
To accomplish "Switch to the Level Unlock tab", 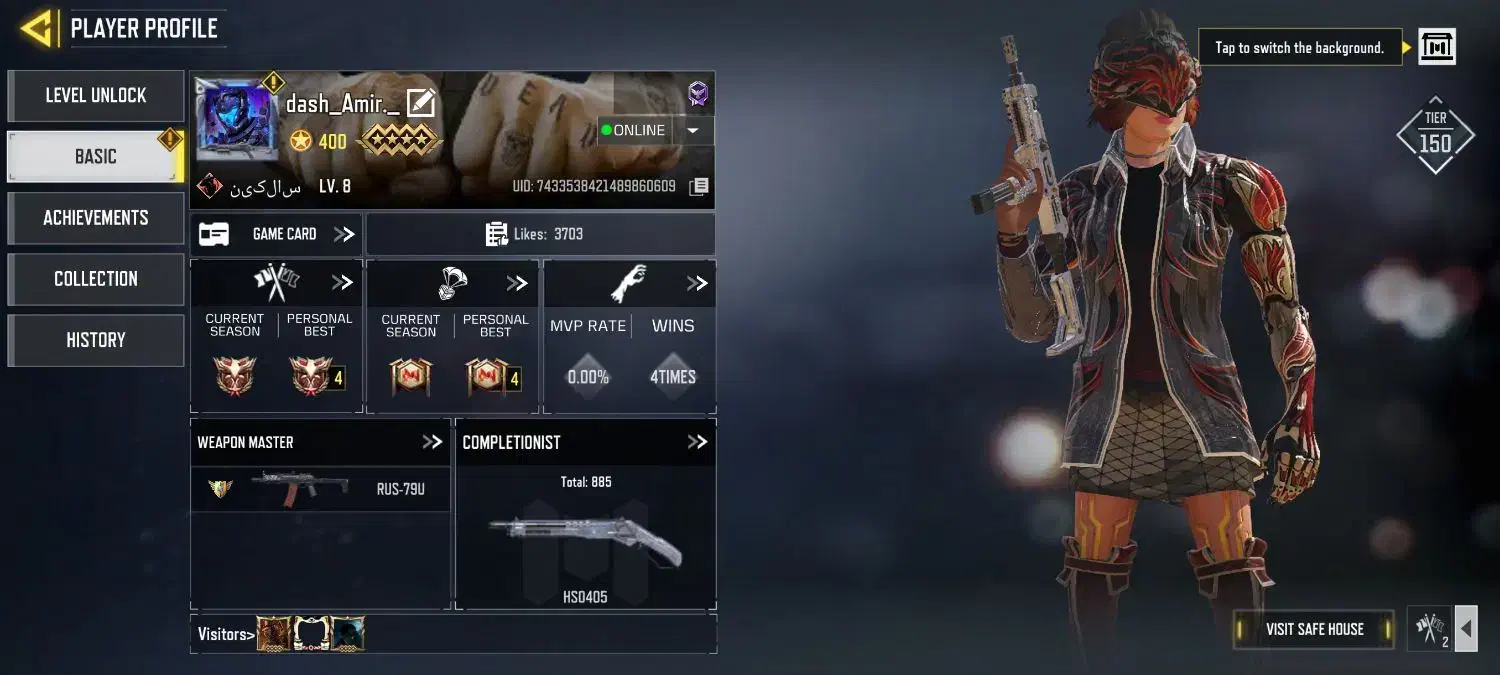I will (x=96, y=96).
